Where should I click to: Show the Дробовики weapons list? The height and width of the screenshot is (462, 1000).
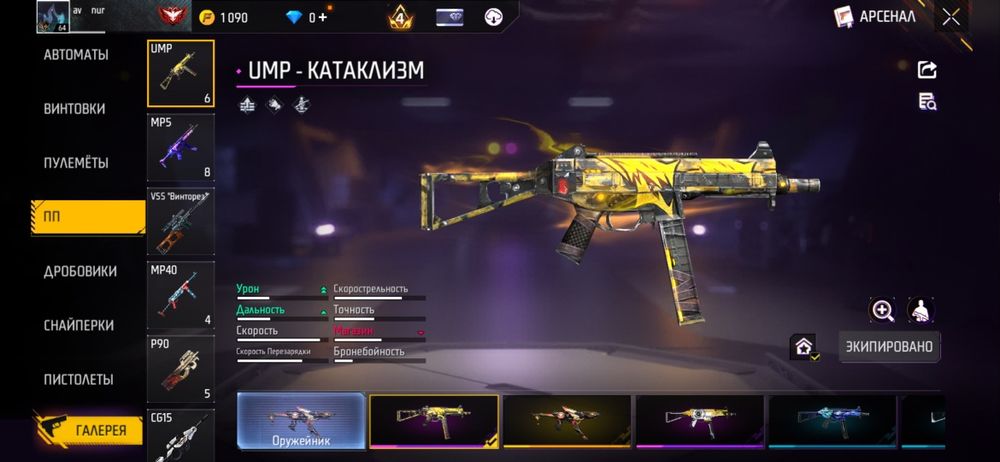point(80,271)
